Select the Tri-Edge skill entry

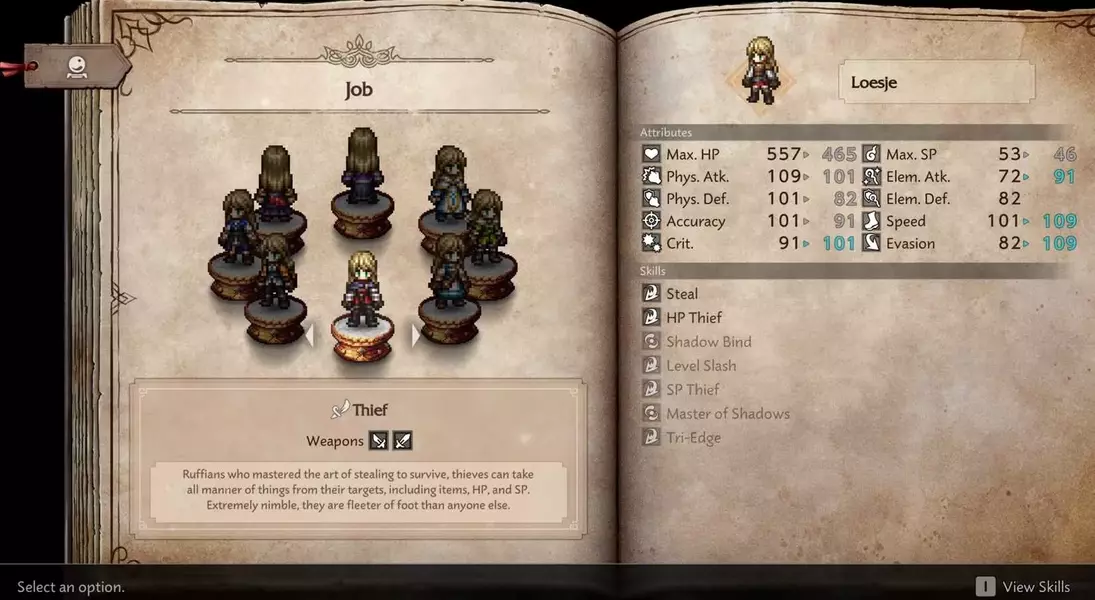pos(693,438)
